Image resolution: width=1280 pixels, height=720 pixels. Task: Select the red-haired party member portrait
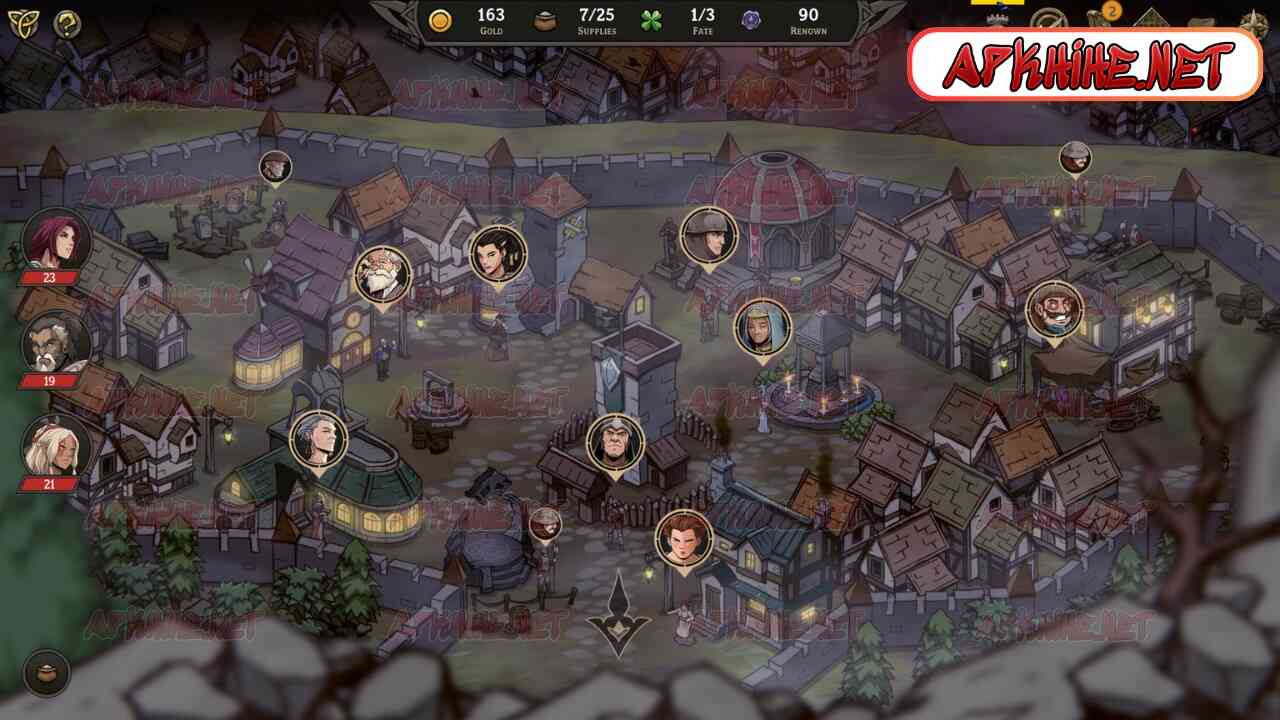[56, 239]
